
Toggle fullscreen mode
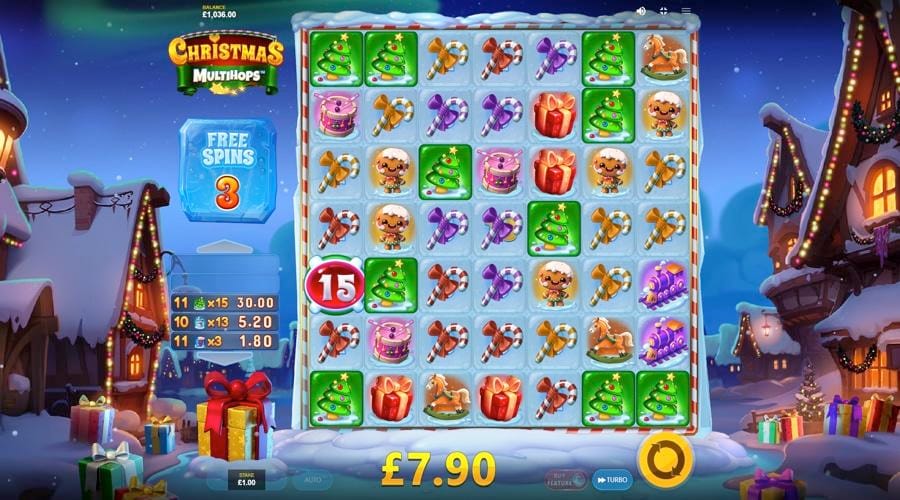pos(664,11)
